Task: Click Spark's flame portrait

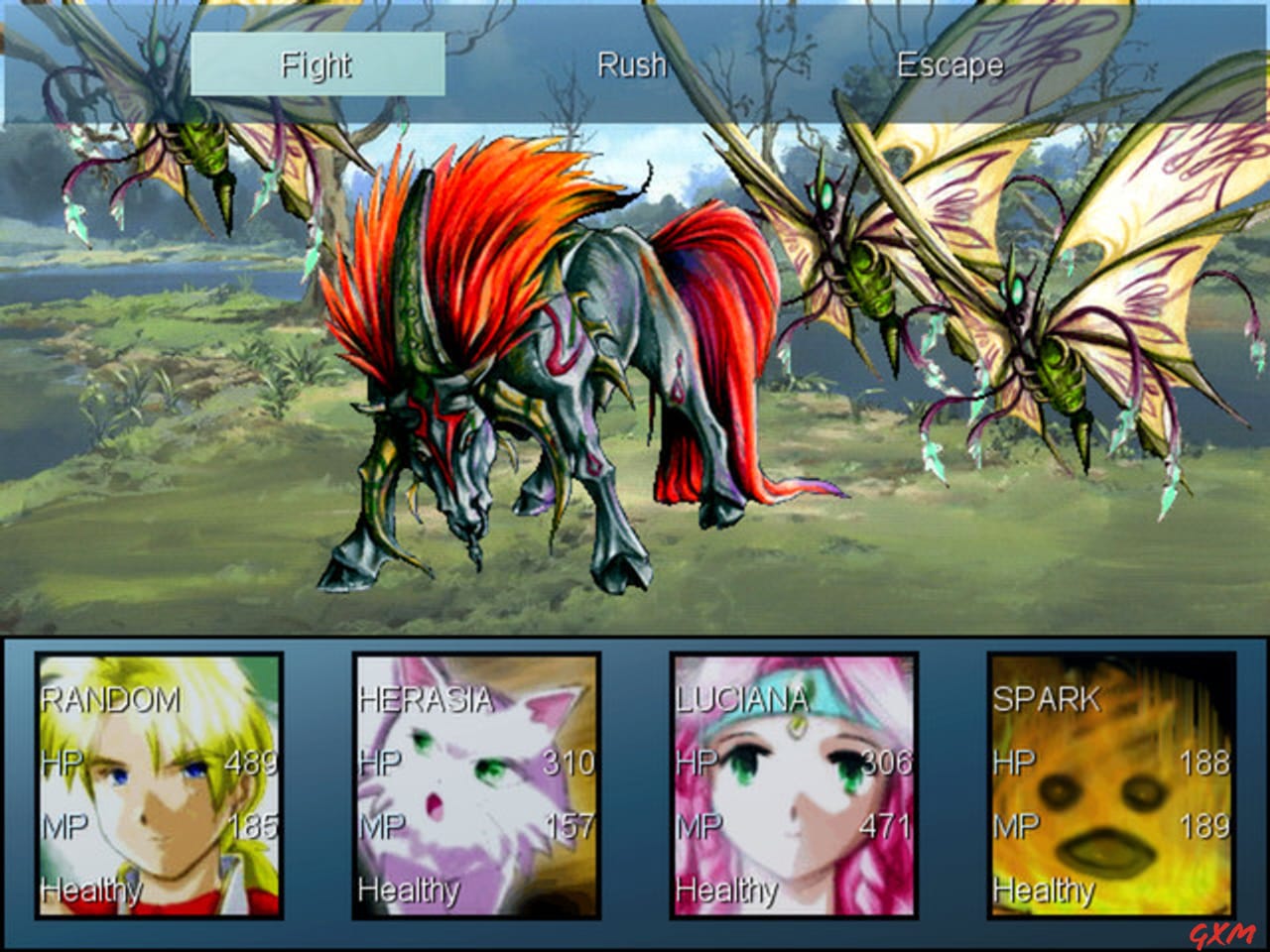Action: [x=1111, y=783]
